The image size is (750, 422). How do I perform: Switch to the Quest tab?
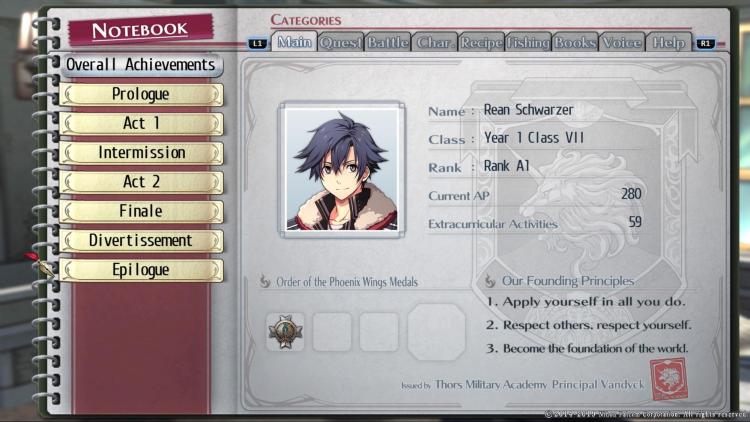click(341, 42)
